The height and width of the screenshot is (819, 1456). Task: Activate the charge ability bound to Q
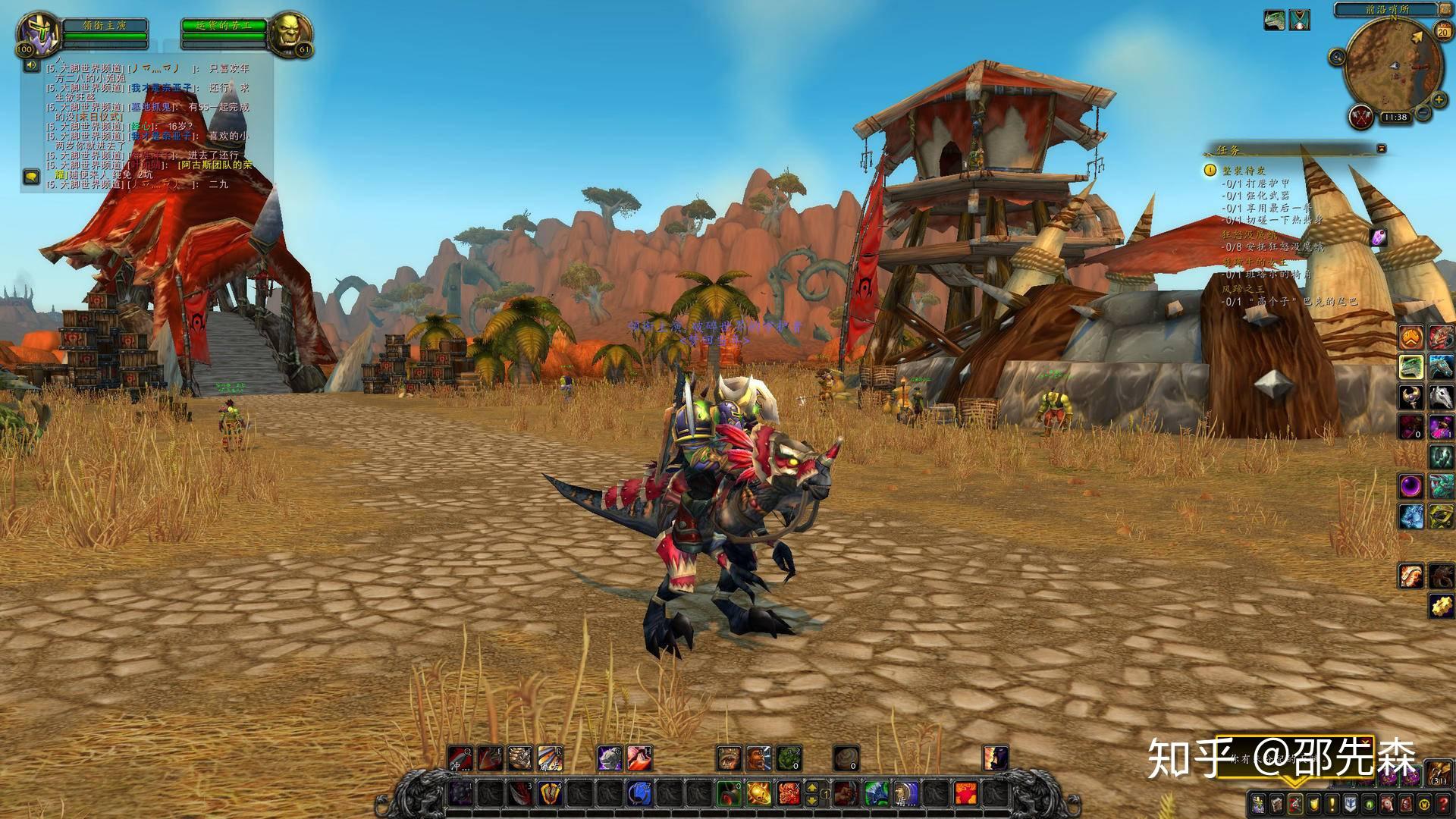[x=460, y=758]
